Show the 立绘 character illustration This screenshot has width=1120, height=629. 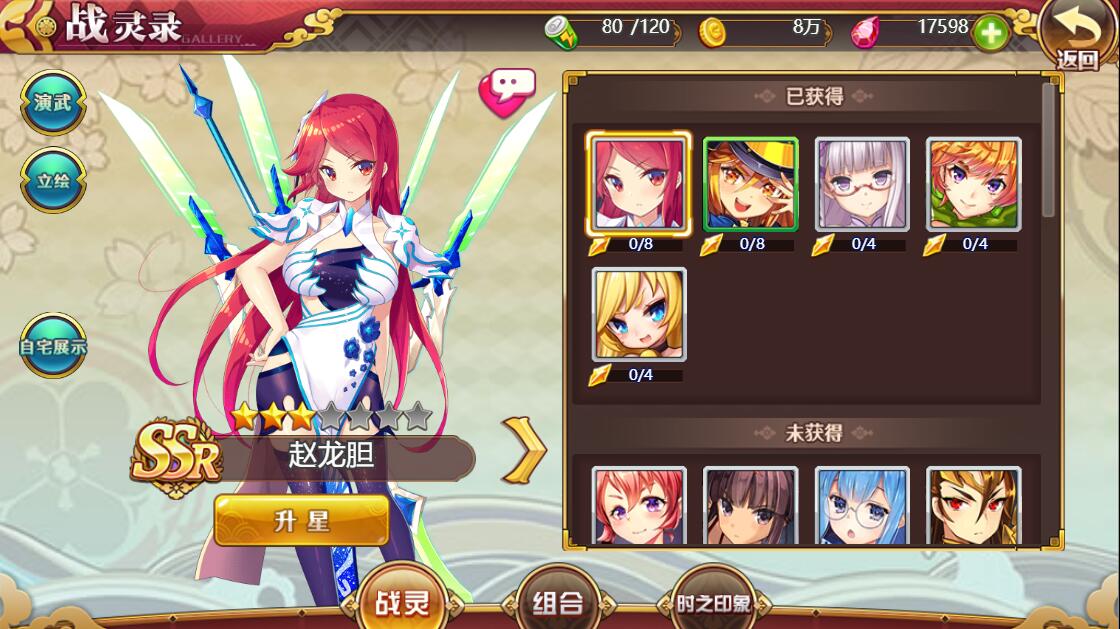pos(52,181)
